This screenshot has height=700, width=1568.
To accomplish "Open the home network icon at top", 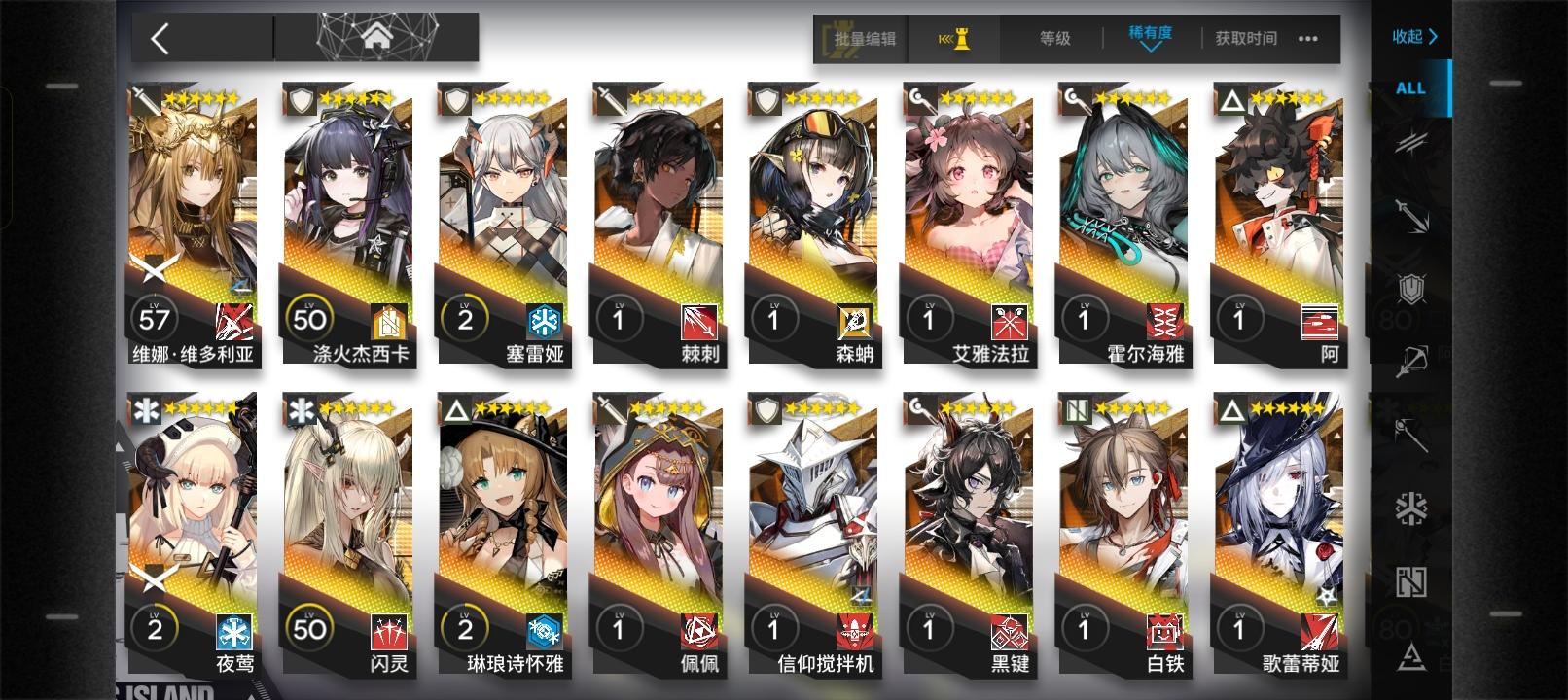I will click(x=379, y=37).
